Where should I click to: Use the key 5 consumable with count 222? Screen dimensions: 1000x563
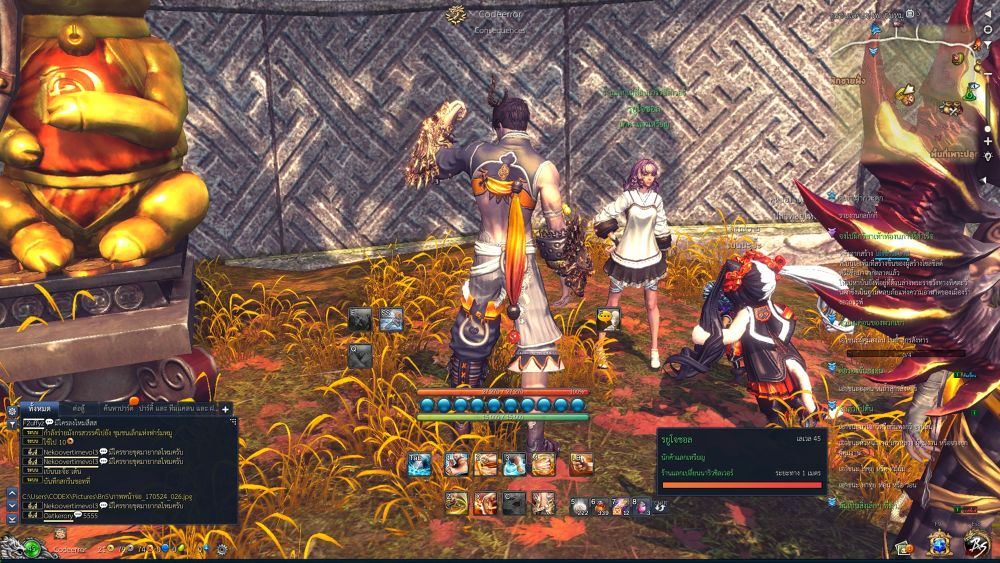tap(579, 505)
